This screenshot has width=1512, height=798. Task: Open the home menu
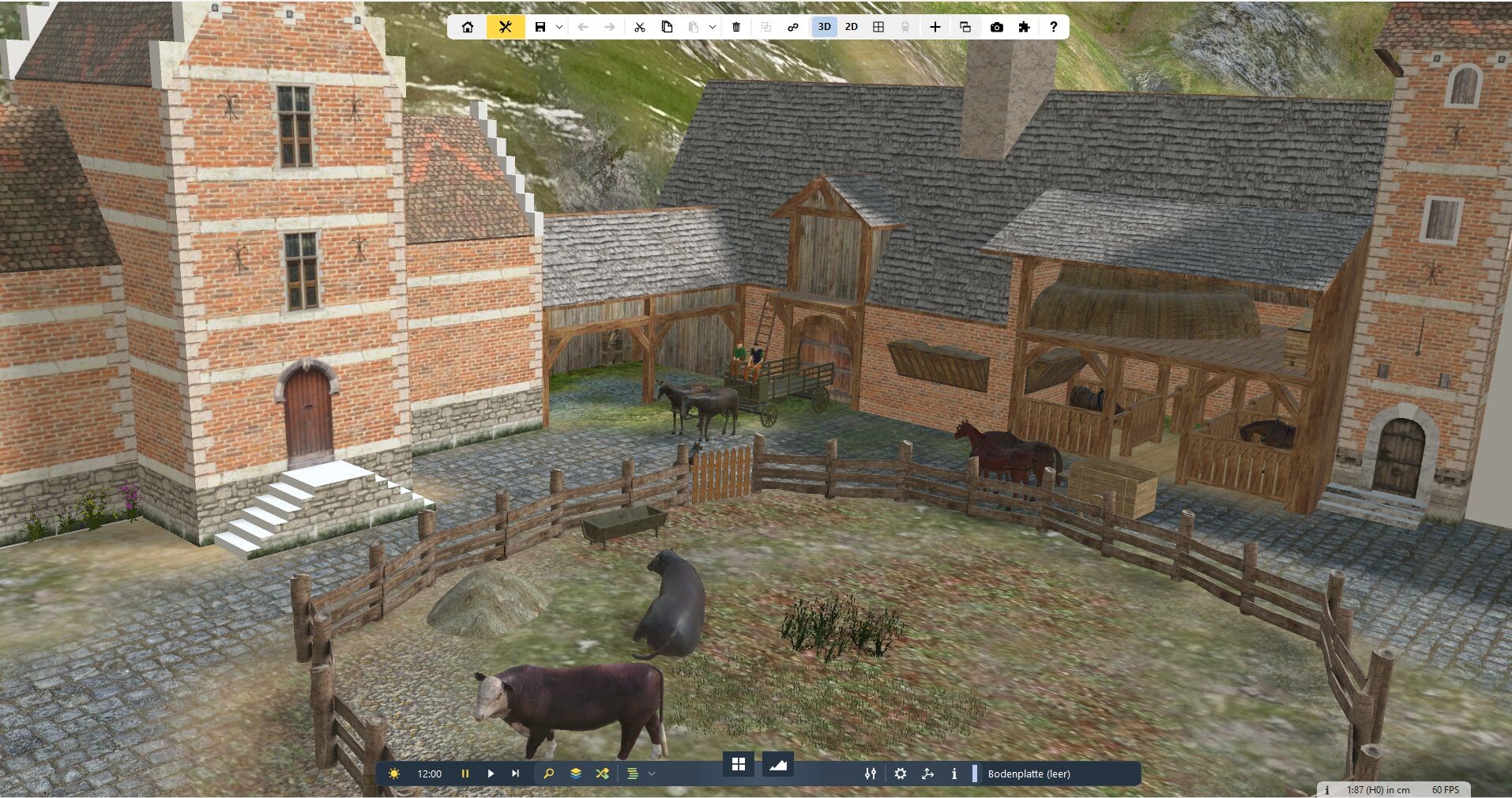coord(468,27)
